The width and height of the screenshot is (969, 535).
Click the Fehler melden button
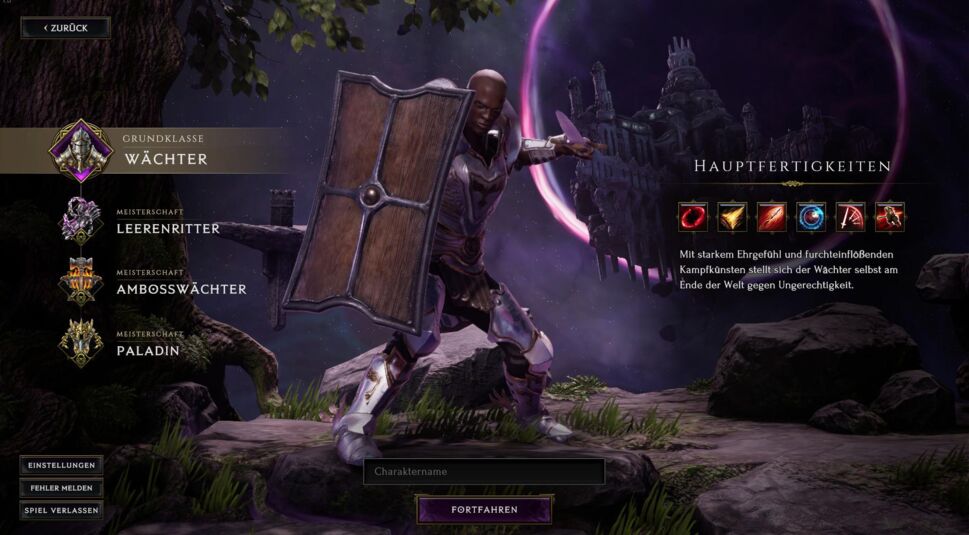(x=61, y=488)
